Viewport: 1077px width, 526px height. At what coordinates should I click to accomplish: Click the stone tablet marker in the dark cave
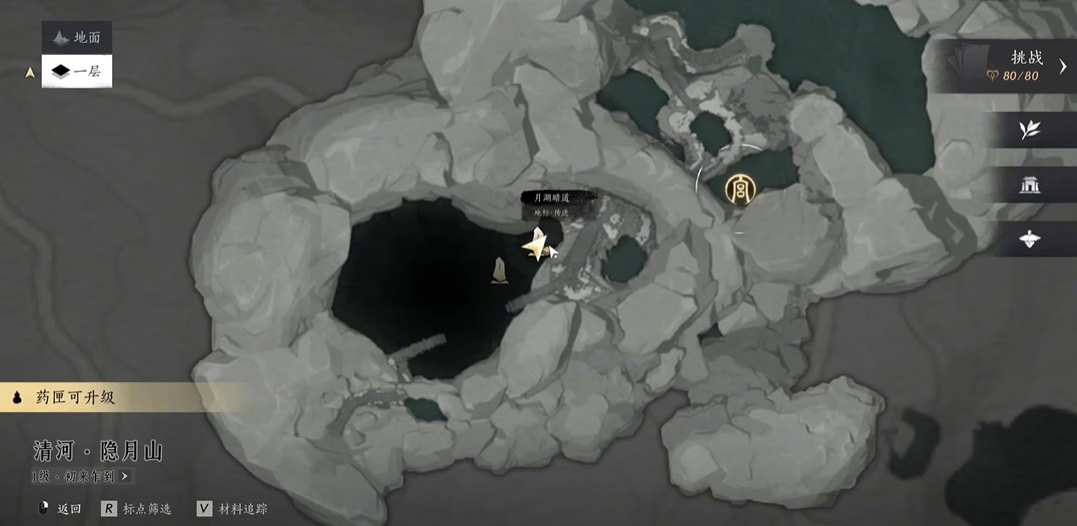499,270
